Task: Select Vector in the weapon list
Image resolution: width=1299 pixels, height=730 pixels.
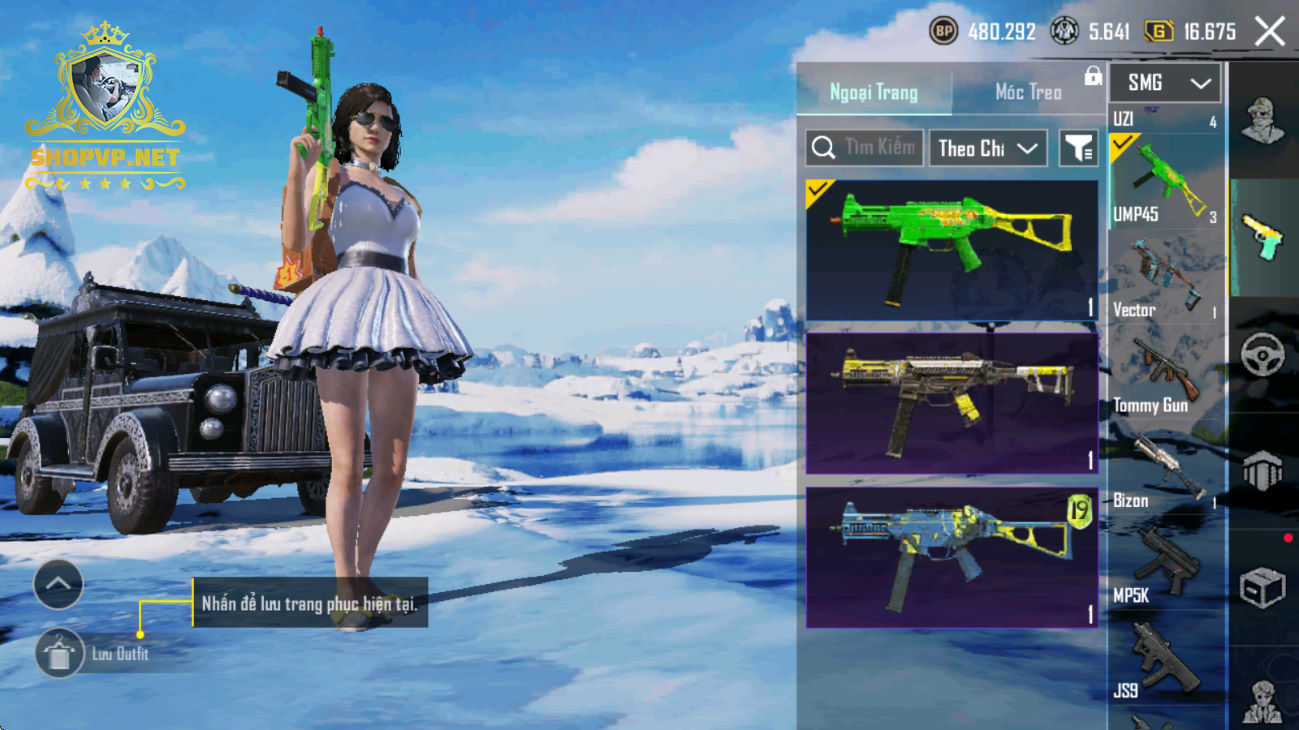Action: [x=1166, y=278]
